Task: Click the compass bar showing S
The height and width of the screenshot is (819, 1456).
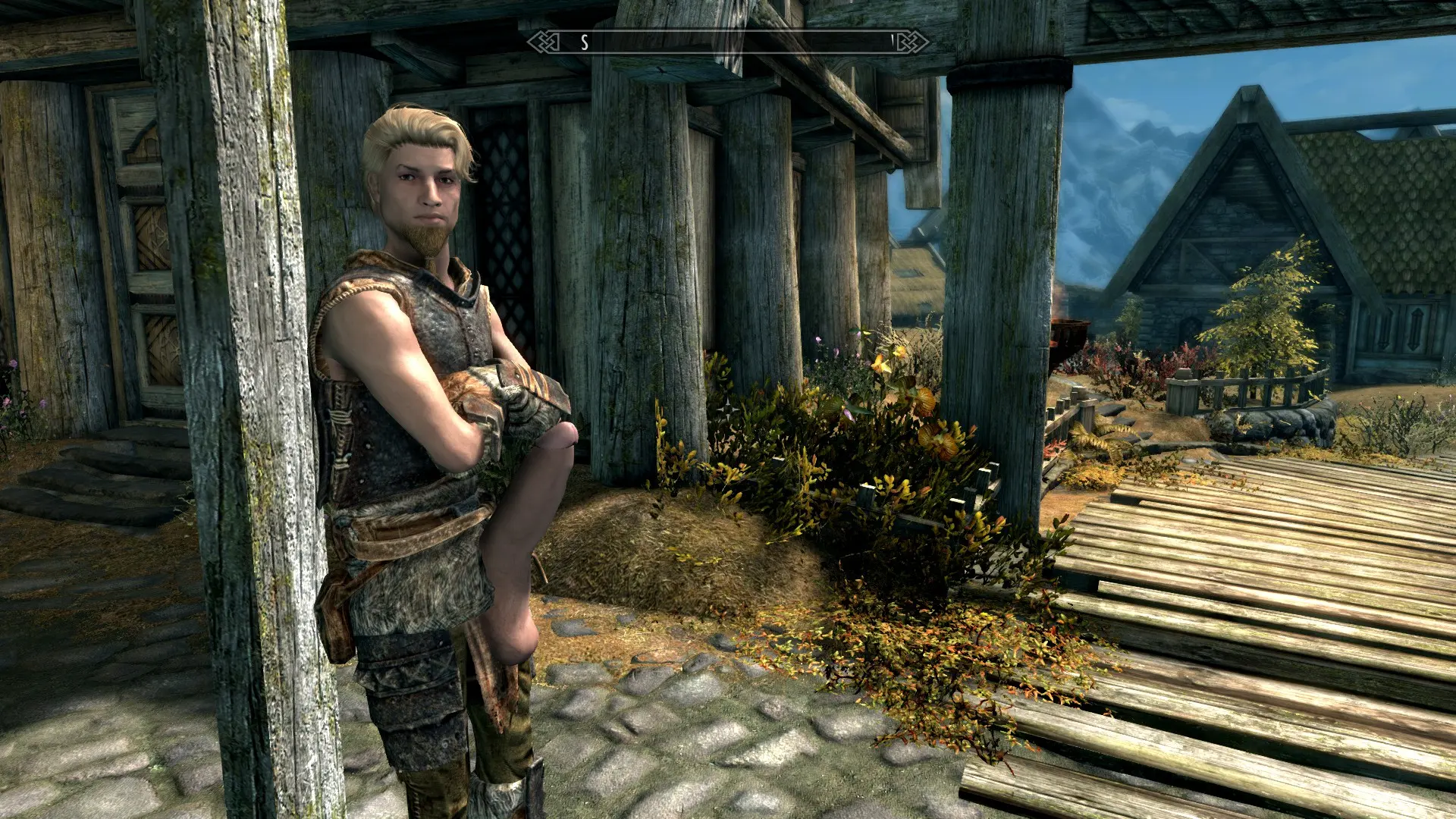Action: coord(728,42)
